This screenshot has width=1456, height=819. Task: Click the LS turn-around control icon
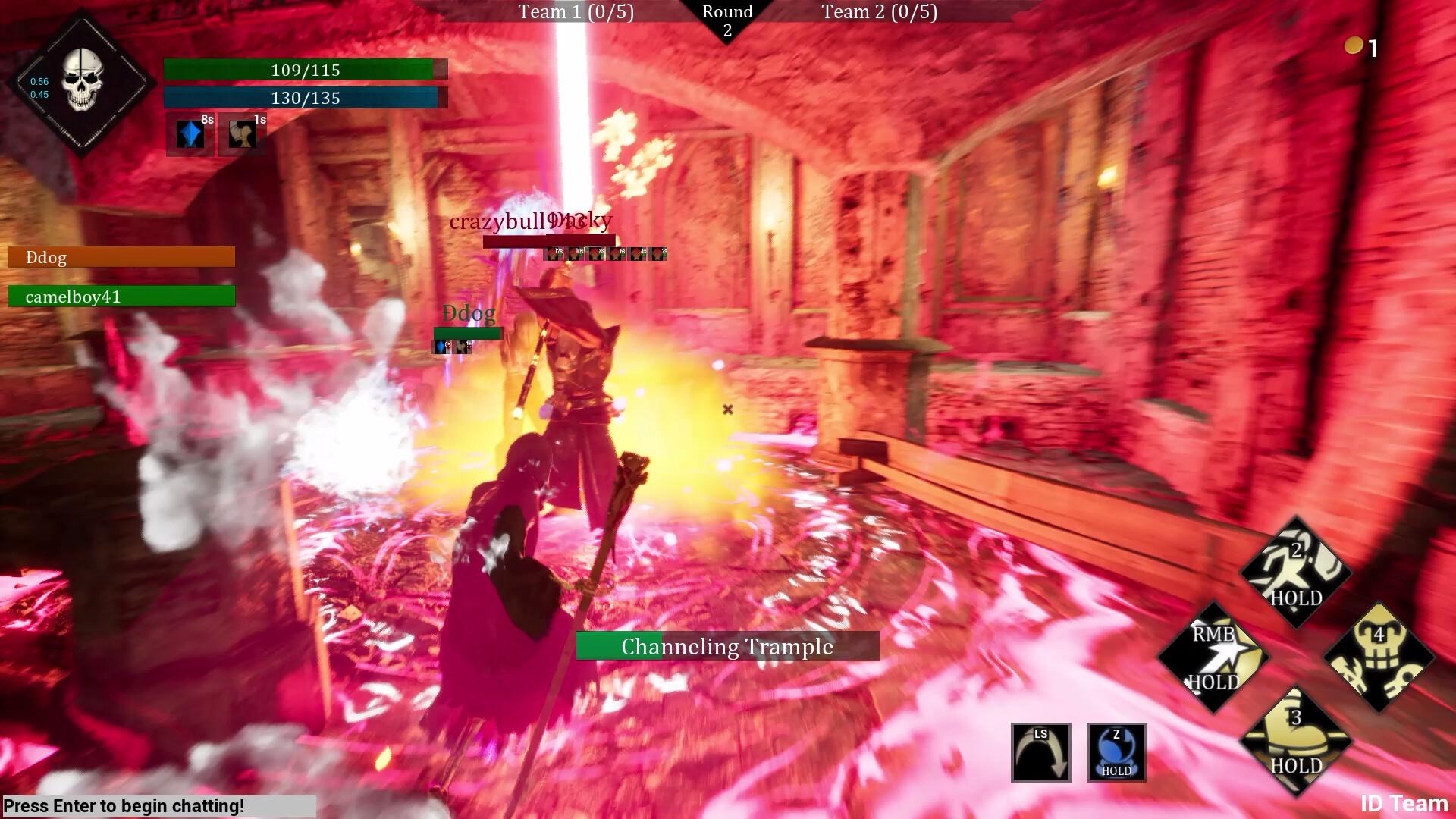click(x=1040, y=753)
